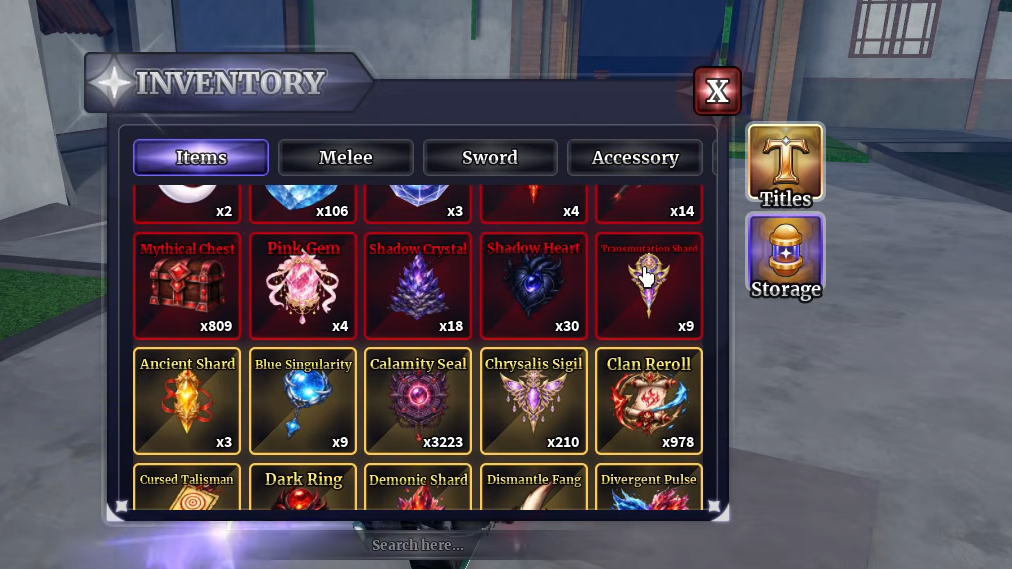Click the Shadow Crystal item

tap(418, 287)
